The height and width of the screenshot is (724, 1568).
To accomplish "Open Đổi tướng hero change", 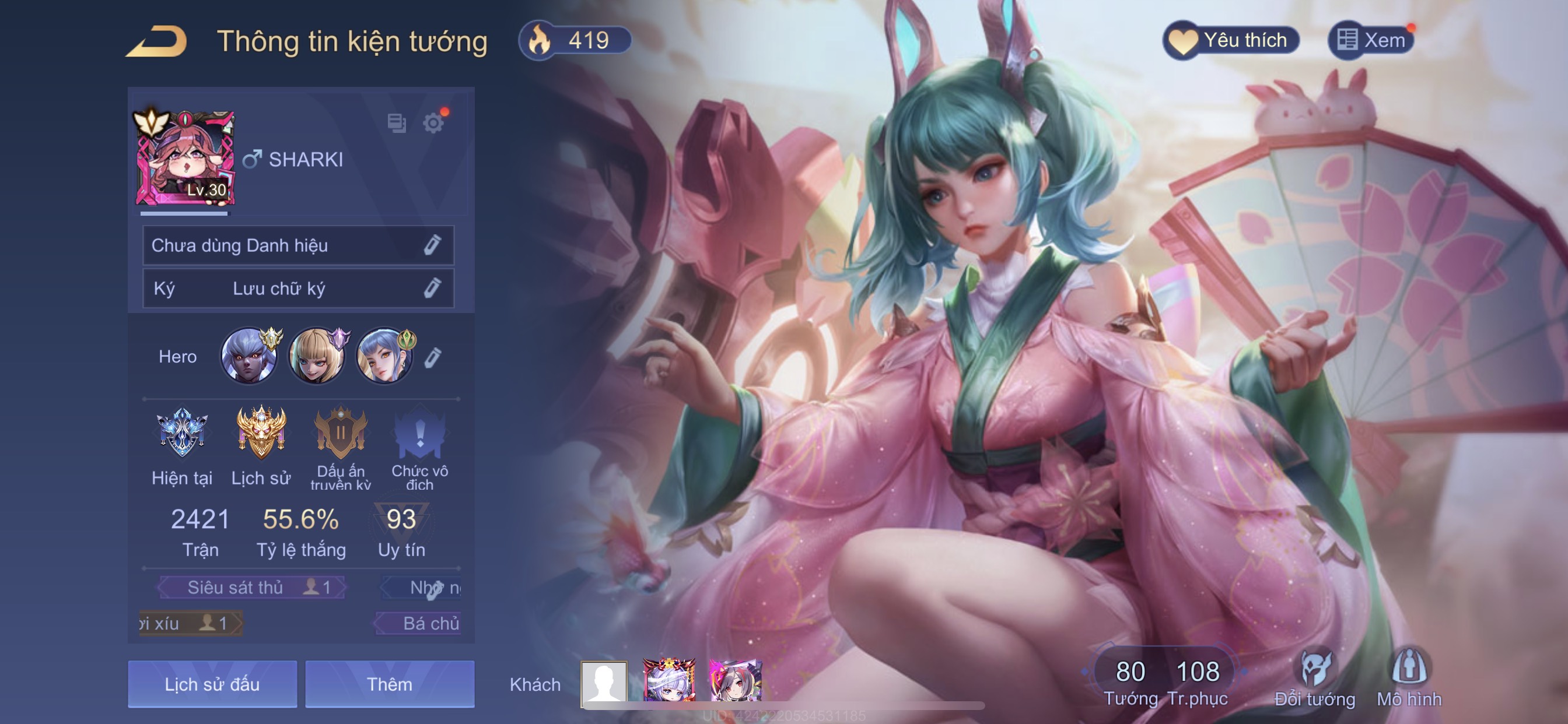I will tap(1315, 679).
